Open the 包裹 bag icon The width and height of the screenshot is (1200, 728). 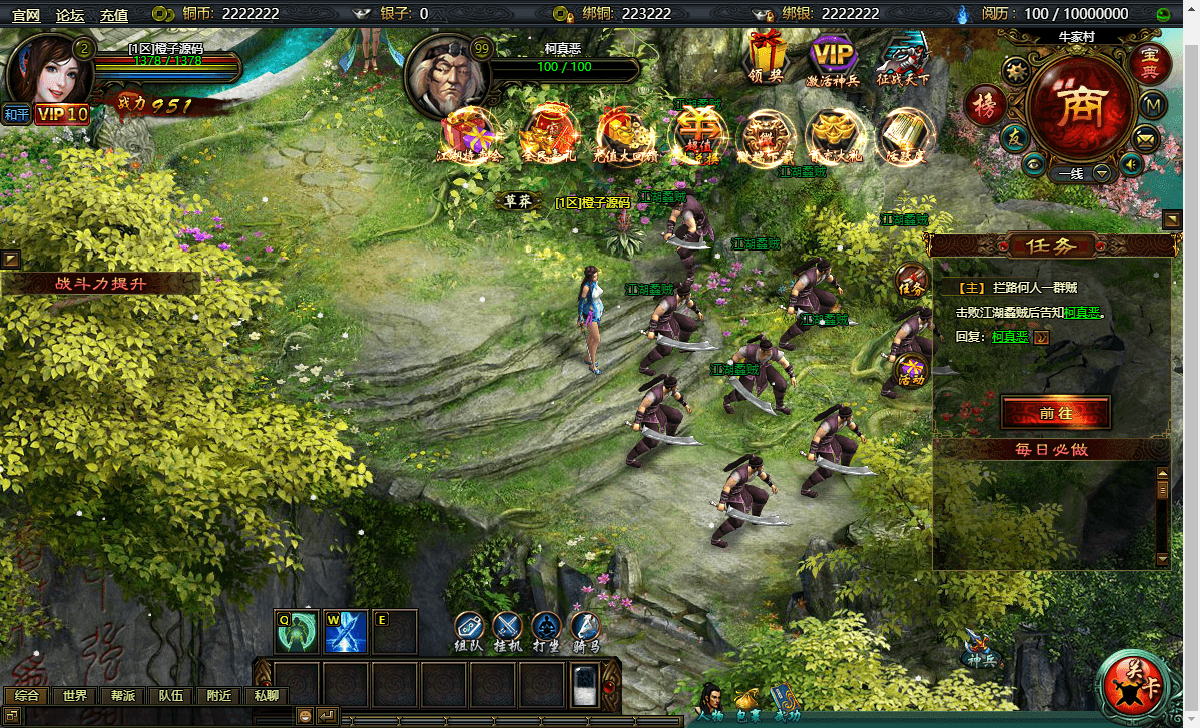click(x=747, y=703)
